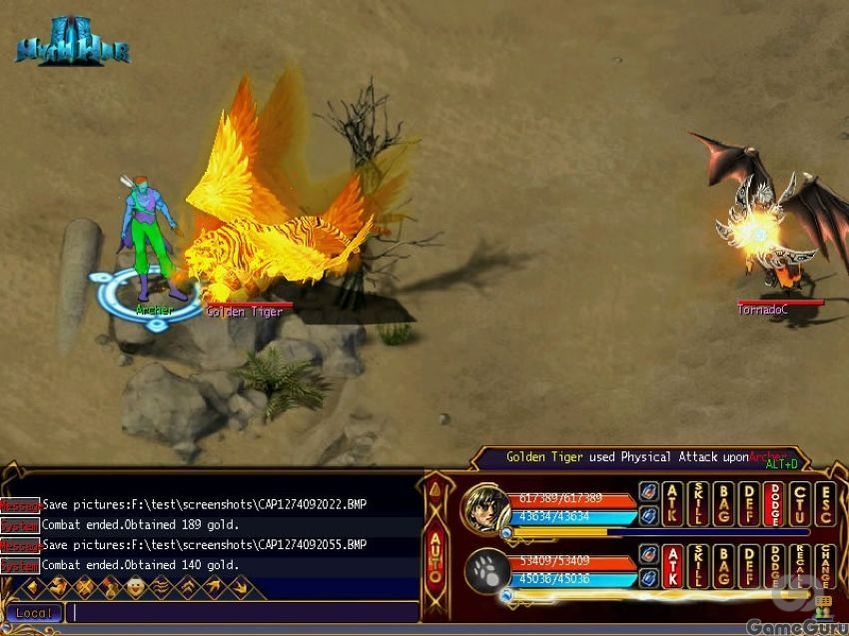Open the smiley face emote icon
Viewport: 849px width, 636px height.
pyautogui.click(x=134, y=587)
